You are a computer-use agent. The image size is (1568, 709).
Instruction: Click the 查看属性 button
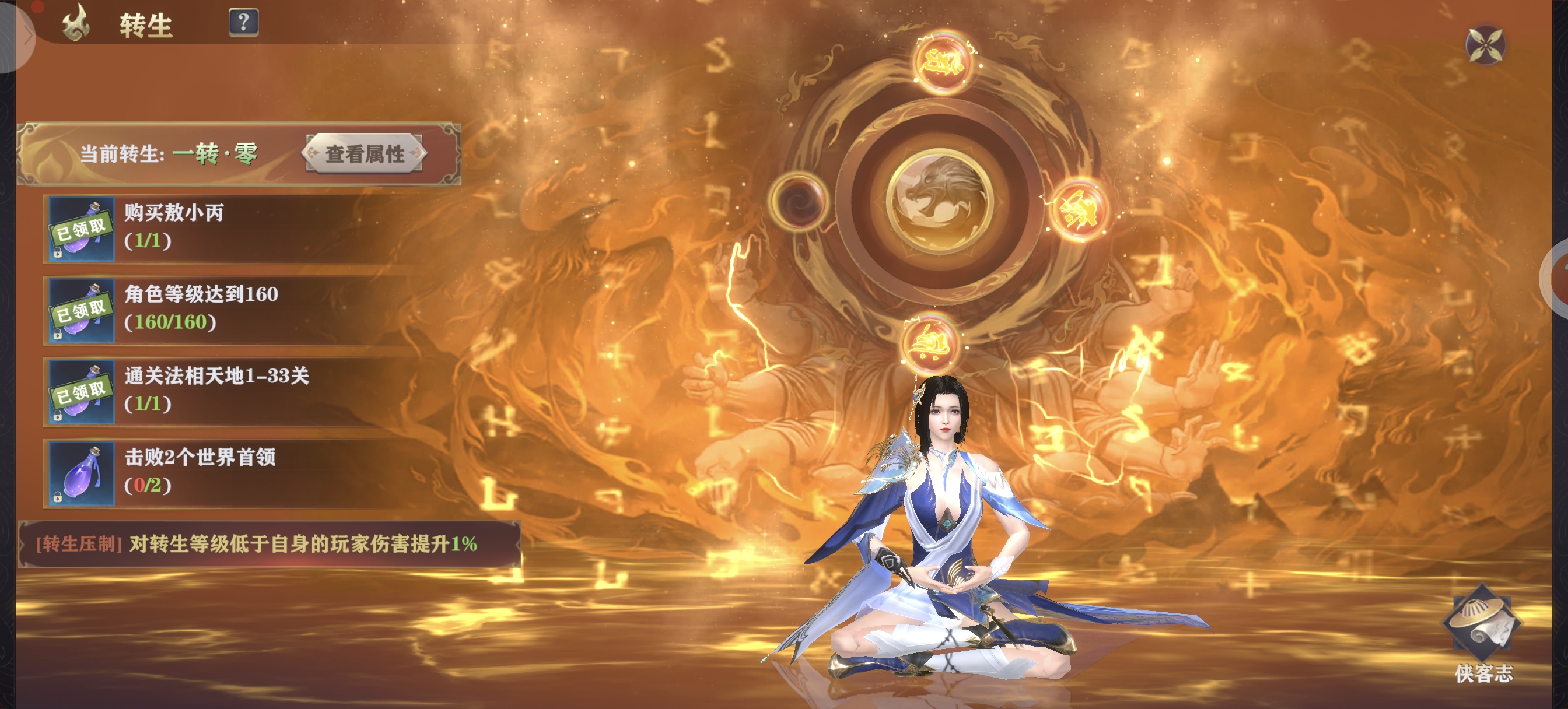pos(364,154)
